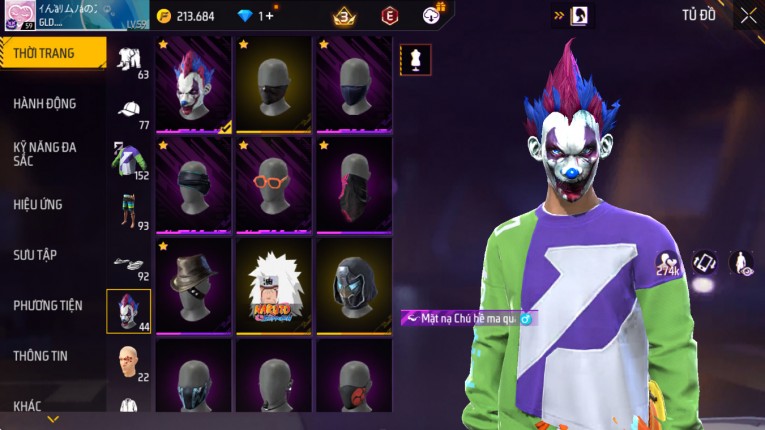765x430 pixels.
Task: Choose the orange glasses mask item
Action: pos(275,184)
